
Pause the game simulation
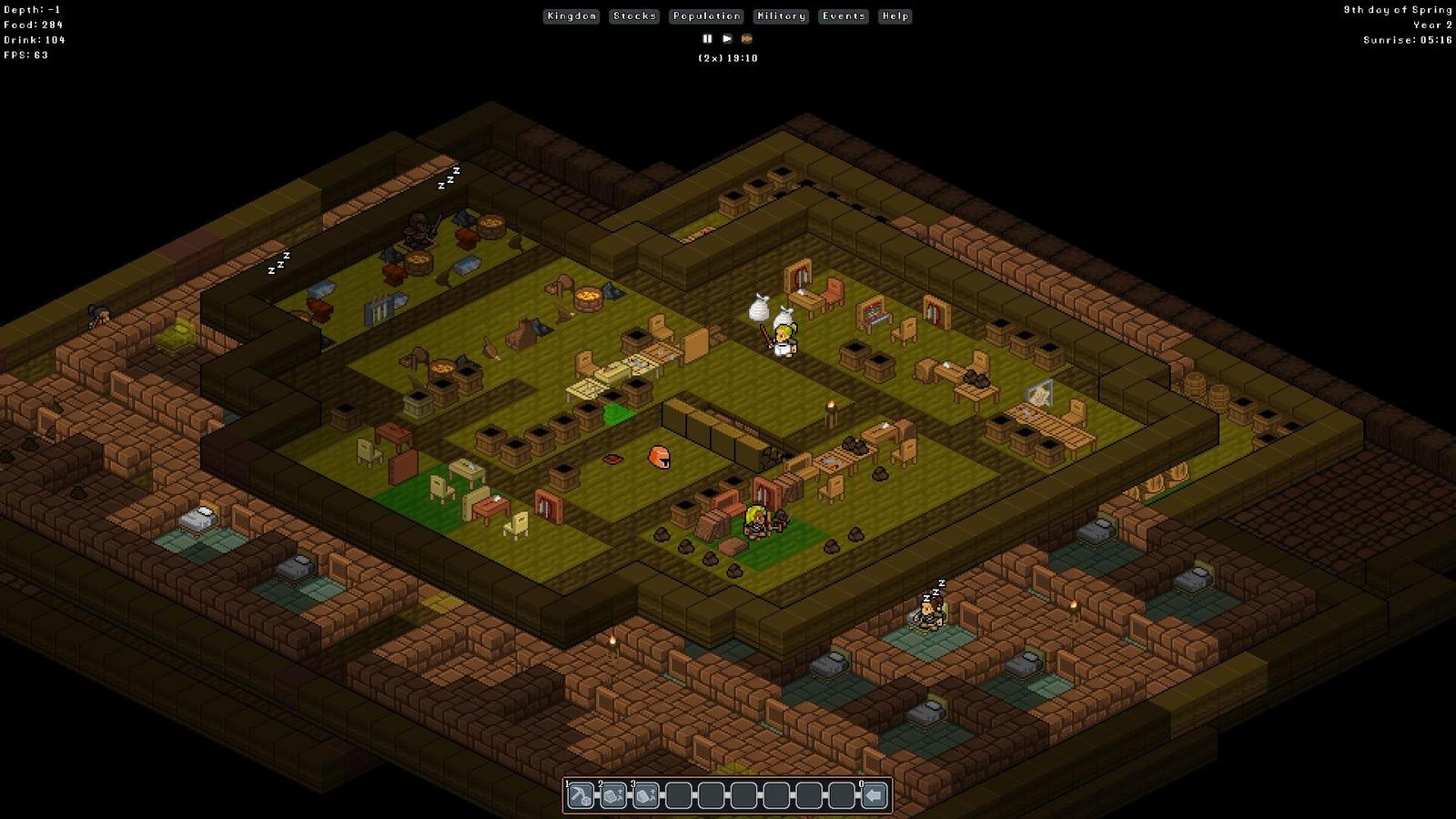707,39
